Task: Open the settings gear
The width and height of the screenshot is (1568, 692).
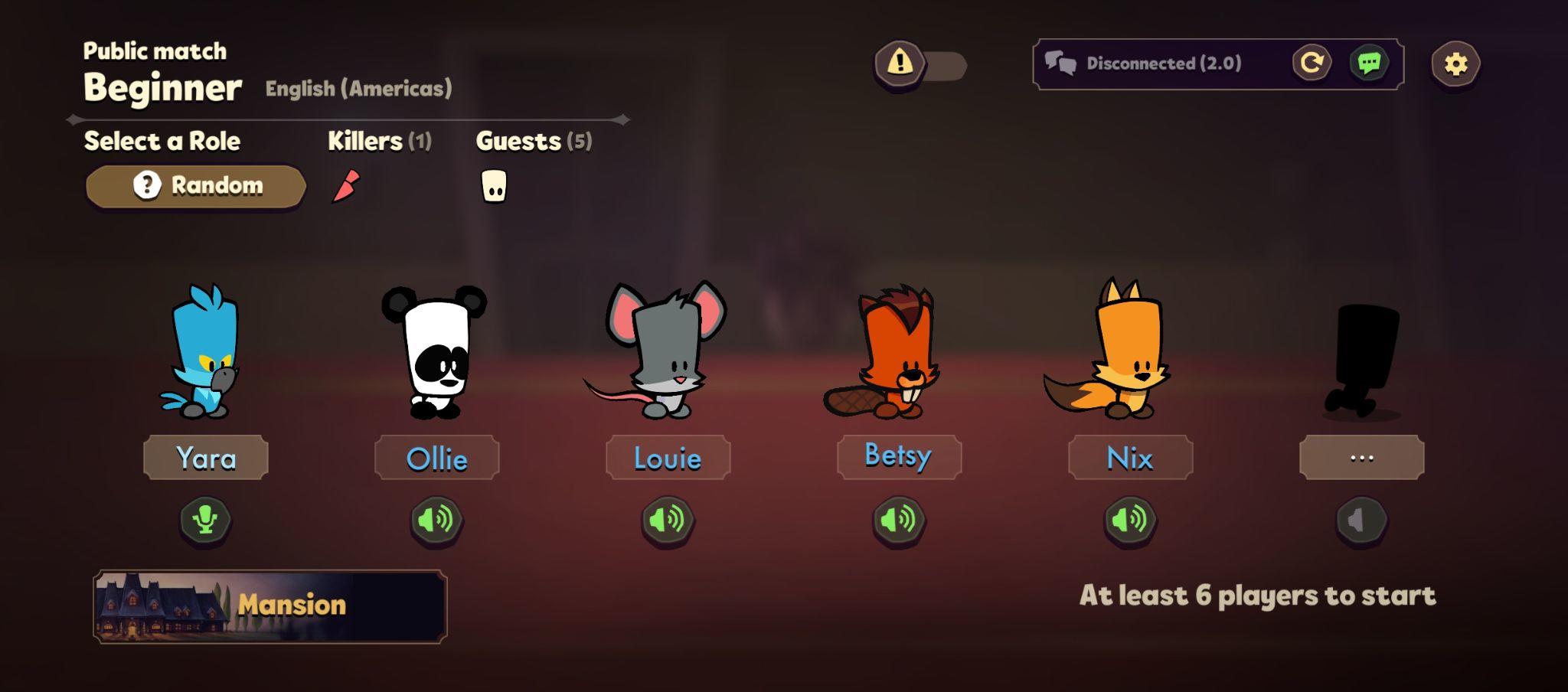Action: (x=1455, y=64)
